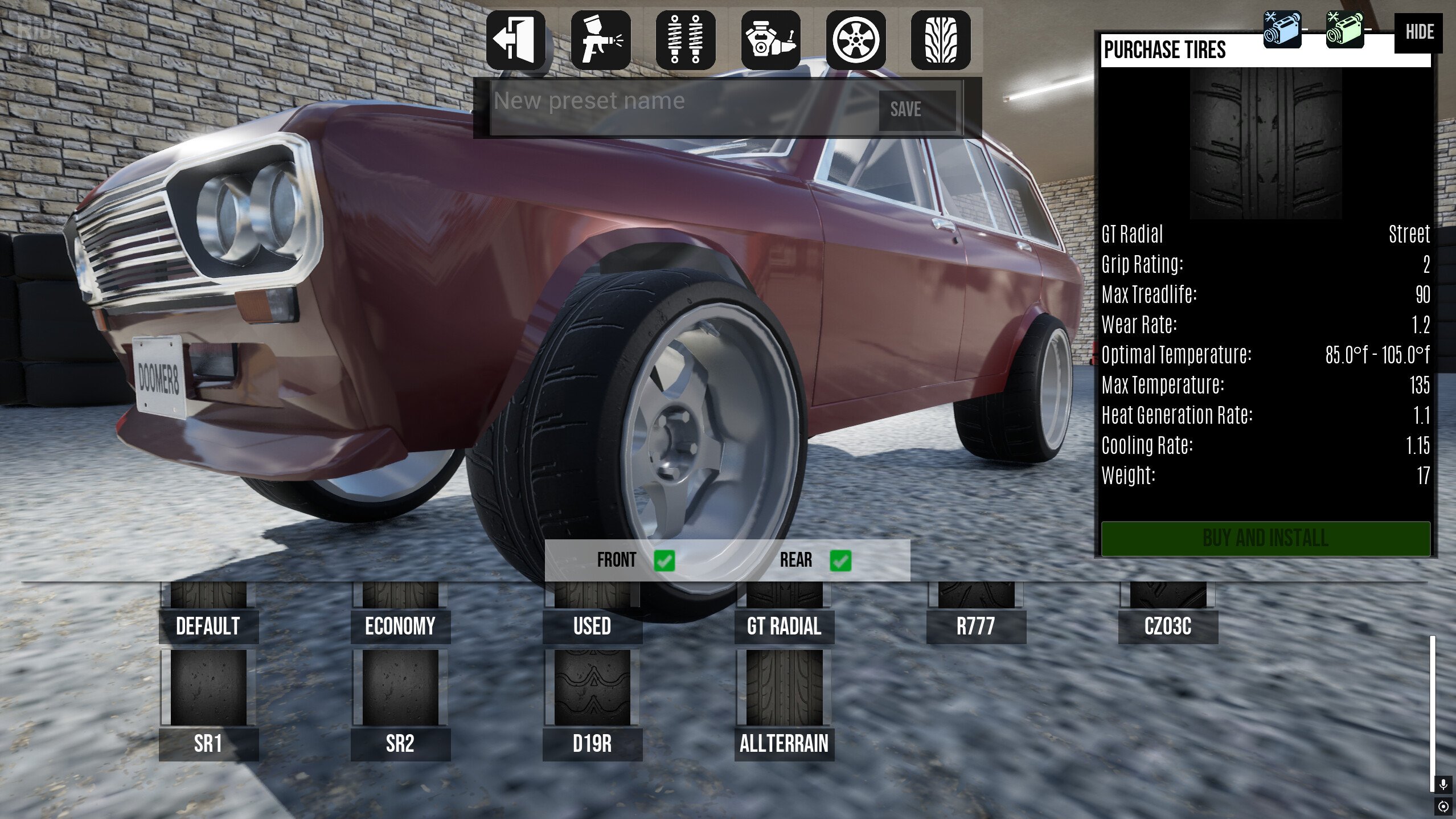
Task: Choose the Default tire option
Action: 208,625
